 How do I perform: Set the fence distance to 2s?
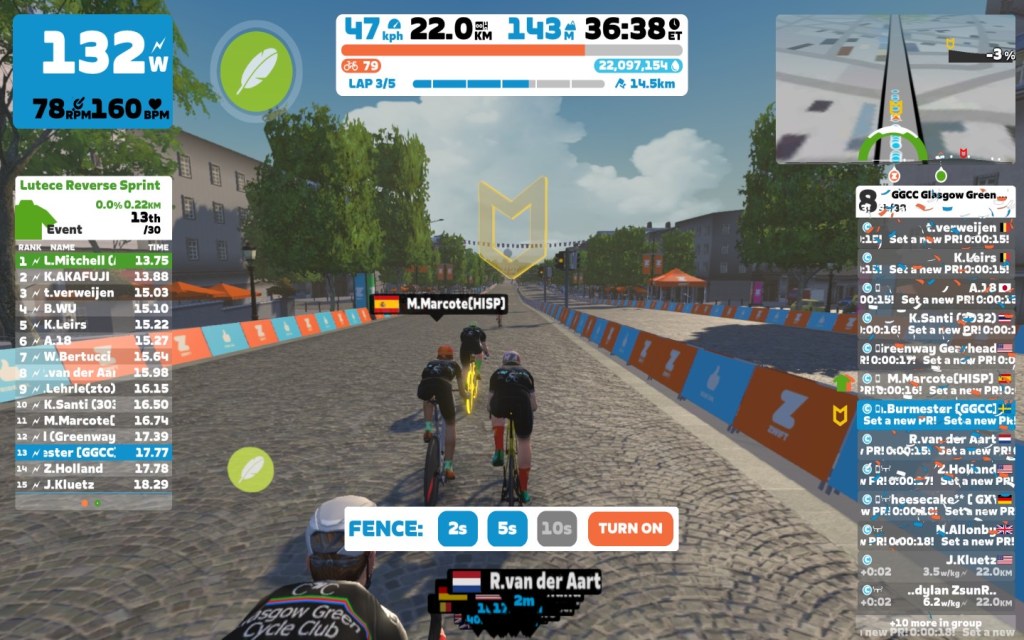tap(457, 529)
